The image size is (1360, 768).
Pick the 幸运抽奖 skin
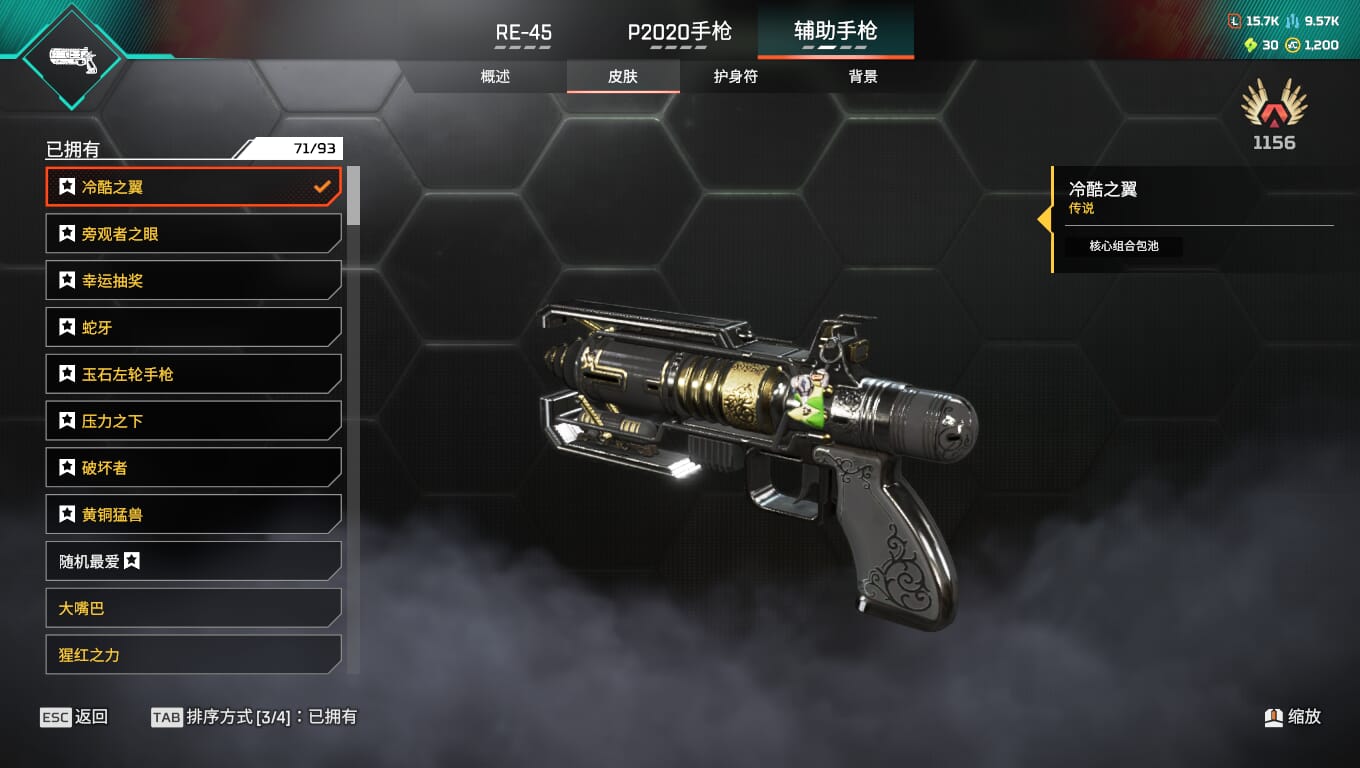point(194,281)
